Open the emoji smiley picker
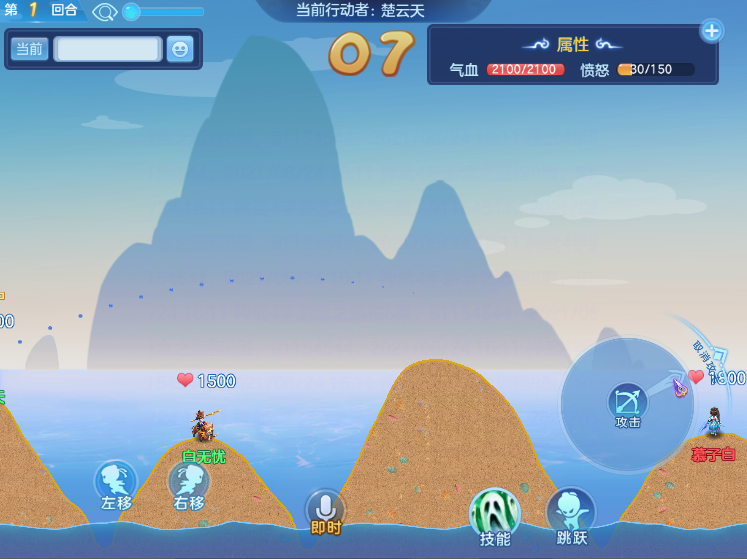This screenshot has width=747, height=559. point(180,49)
